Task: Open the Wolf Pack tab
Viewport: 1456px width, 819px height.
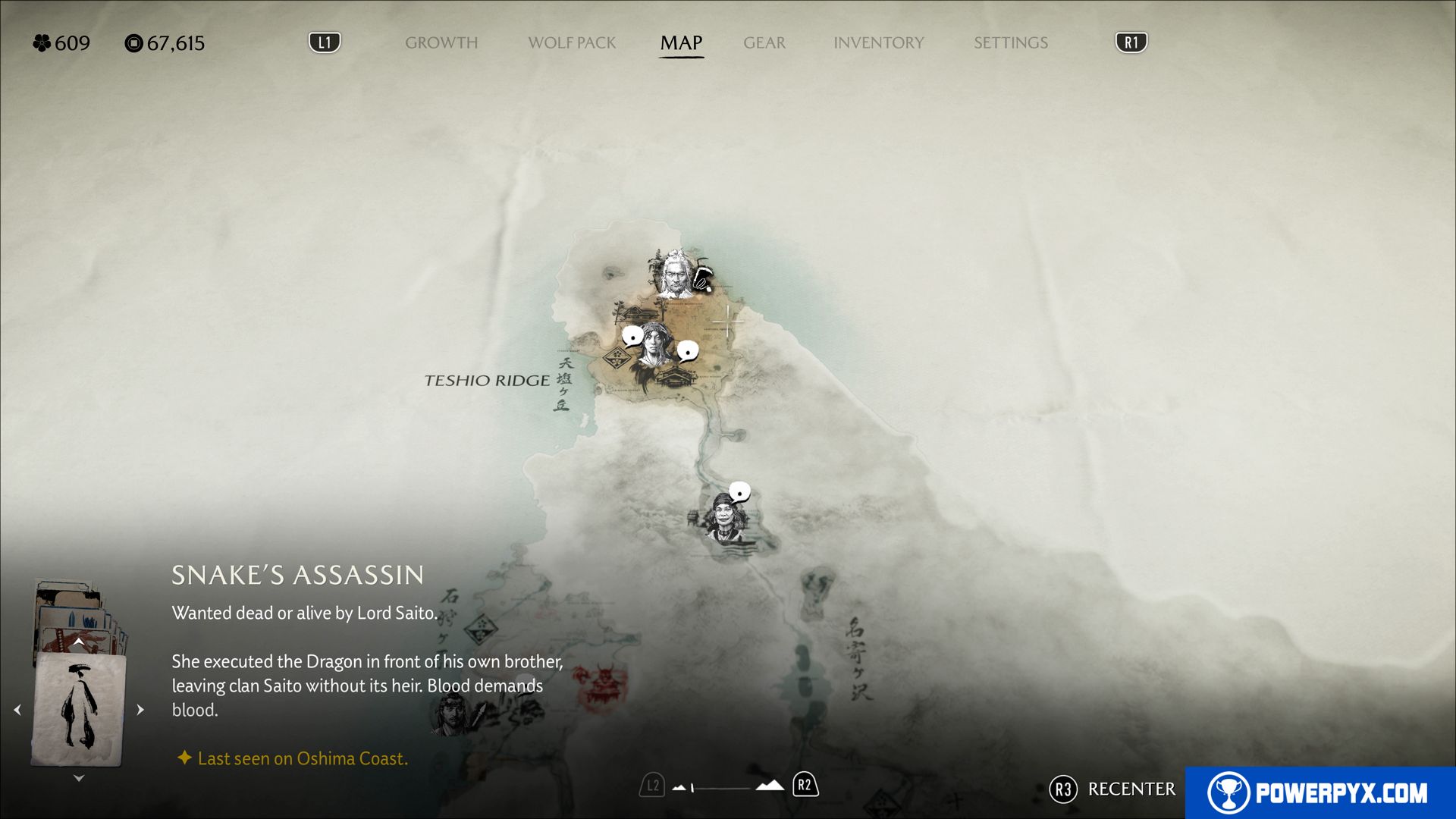Action: pos(572,43)
